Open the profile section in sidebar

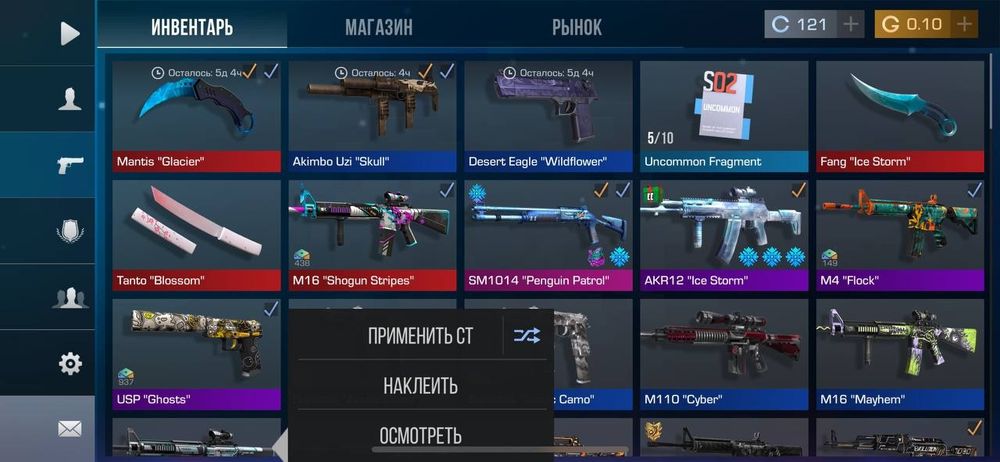pos(69,99)
